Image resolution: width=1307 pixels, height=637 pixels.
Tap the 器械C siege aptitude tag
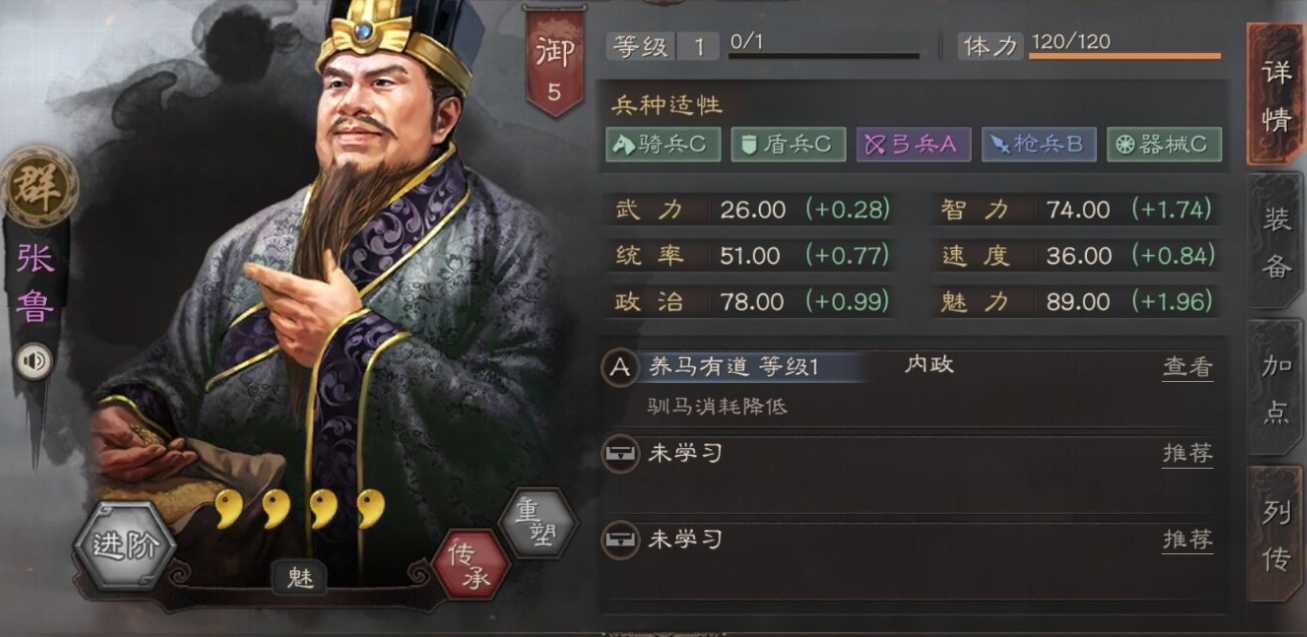coord(1164,144)
